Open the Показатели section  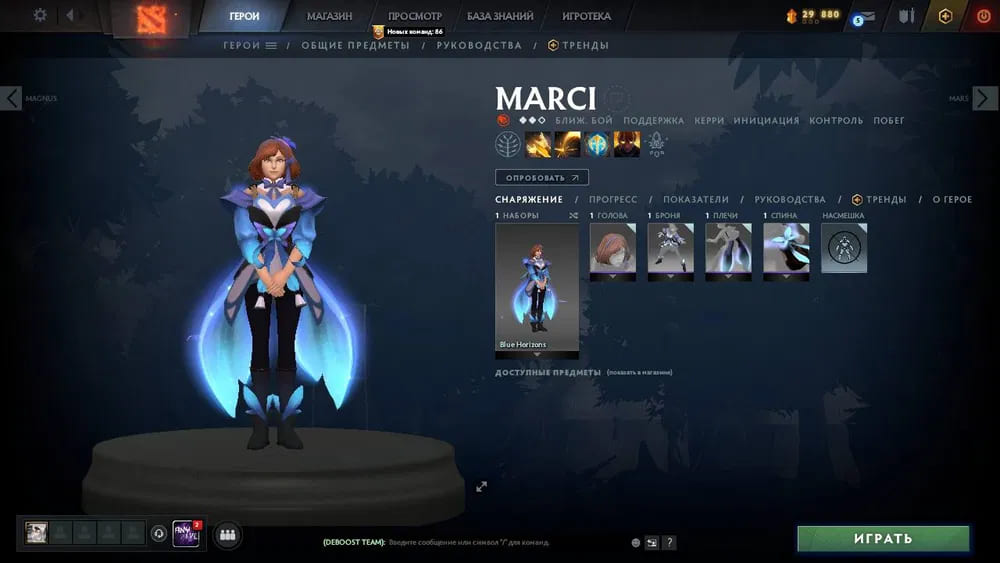[x=696, y=200]
